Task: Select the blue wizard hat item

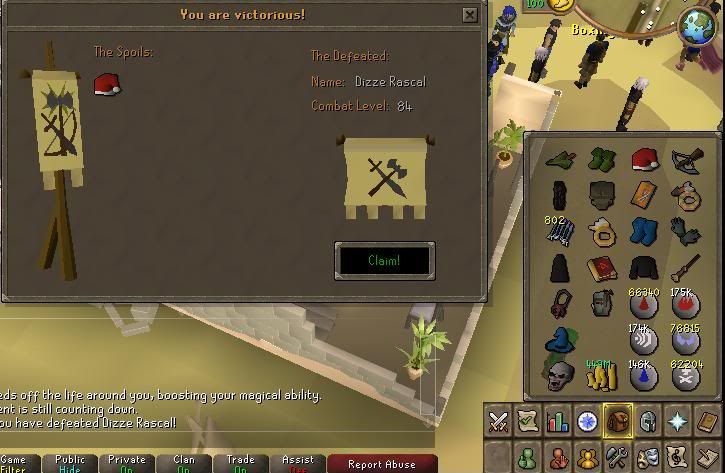Action: click(x=560, y=340)
